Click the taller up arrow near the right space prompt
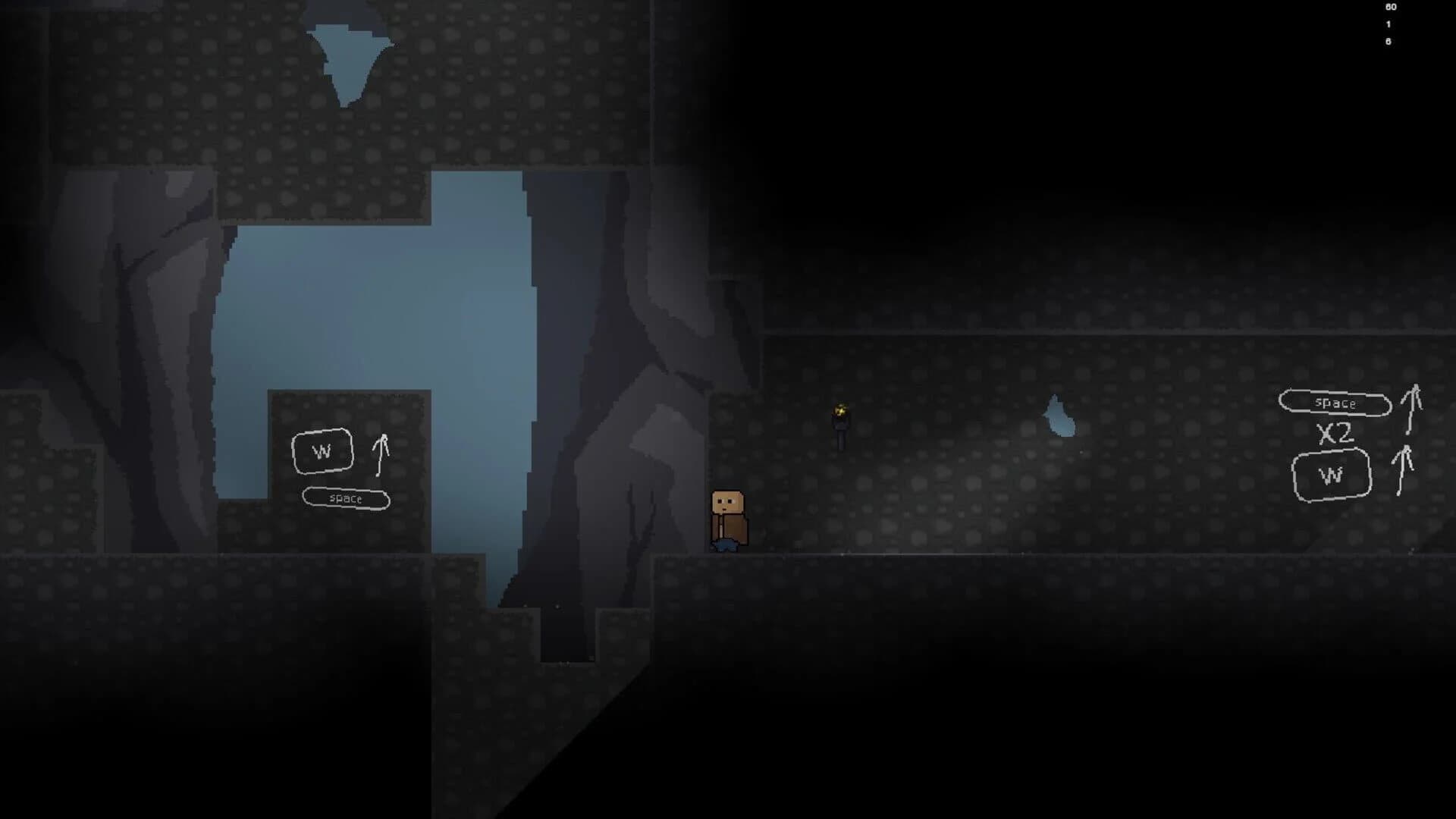1456x819 pixels. click(1412, 409)
